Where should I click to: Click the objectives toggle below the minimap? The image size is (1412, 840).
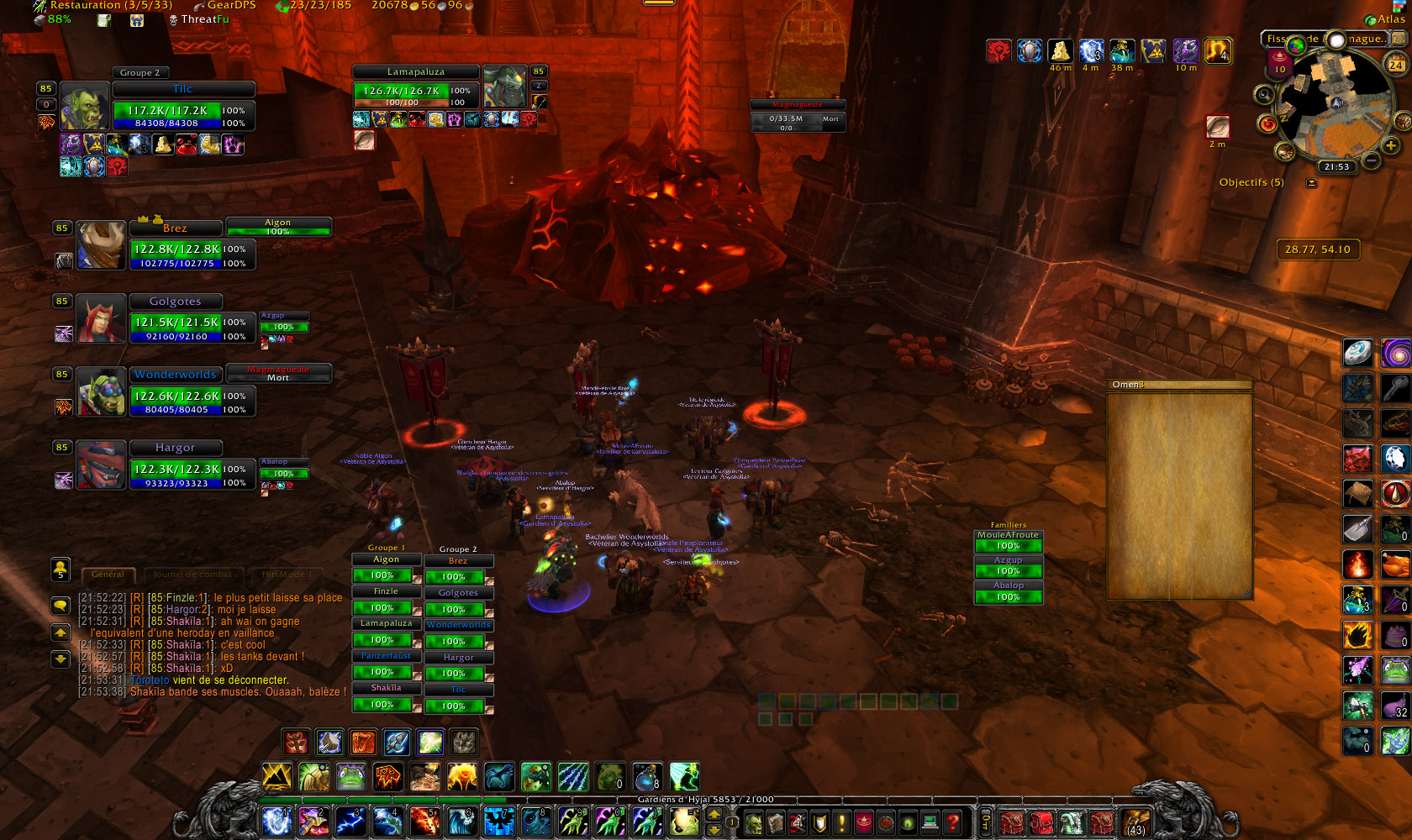[x=1311, y=181]
